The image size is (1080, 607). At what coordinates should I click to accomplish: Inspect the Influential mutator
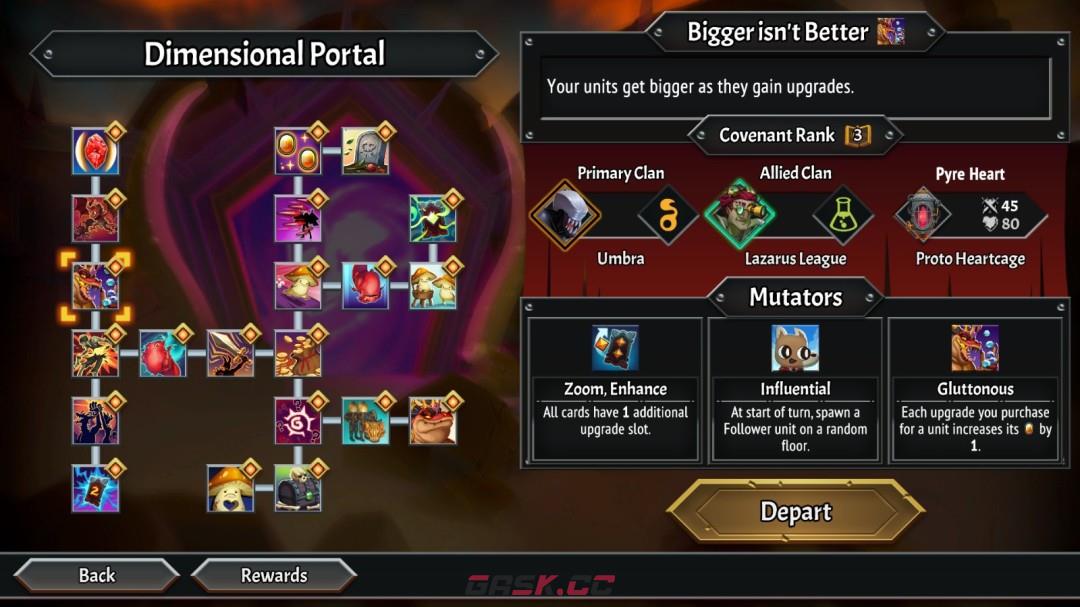pos(795,390)
